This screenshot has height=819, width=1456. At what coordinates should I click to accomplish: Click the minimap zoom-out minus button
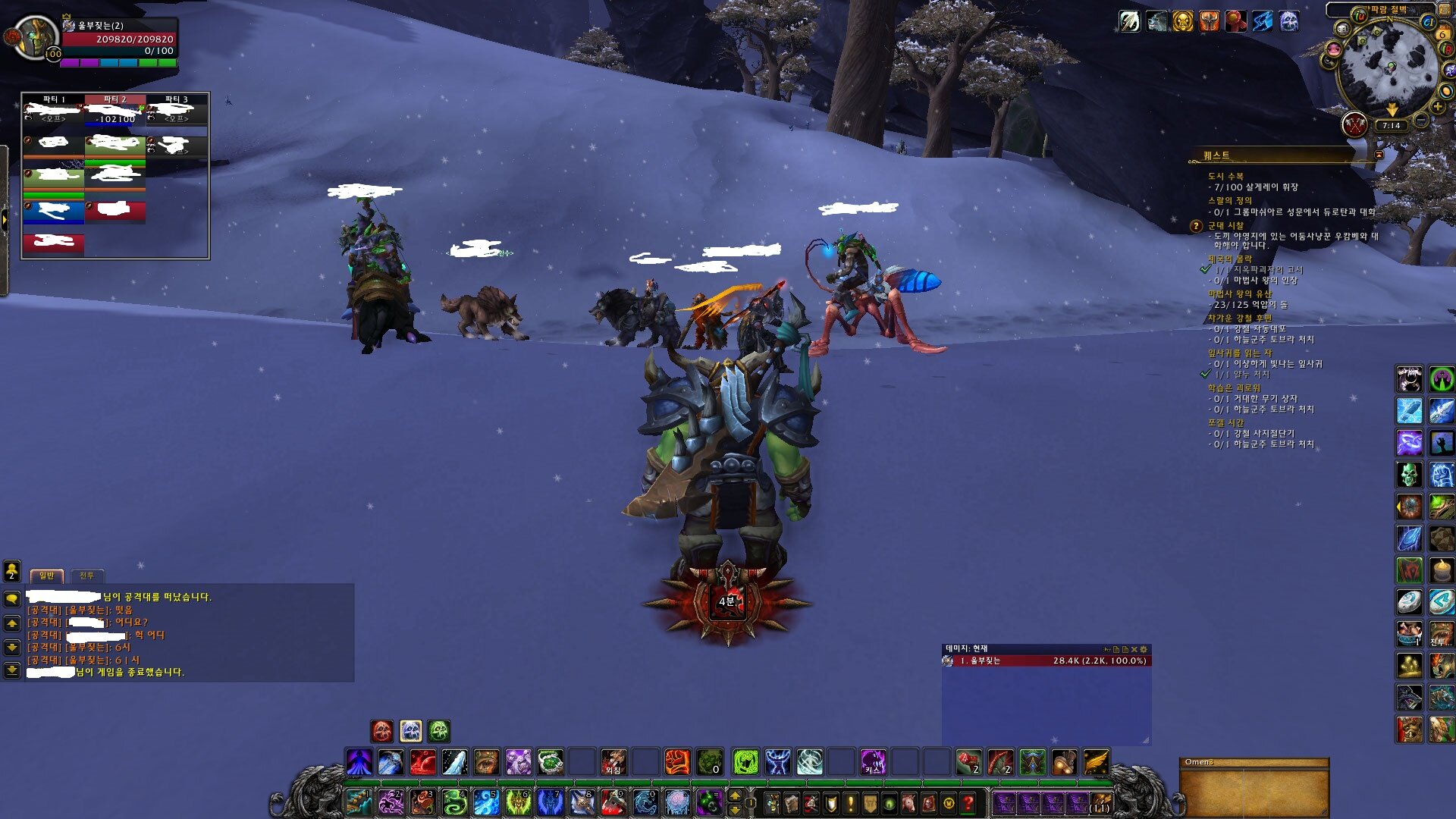tap(1422, 120)
